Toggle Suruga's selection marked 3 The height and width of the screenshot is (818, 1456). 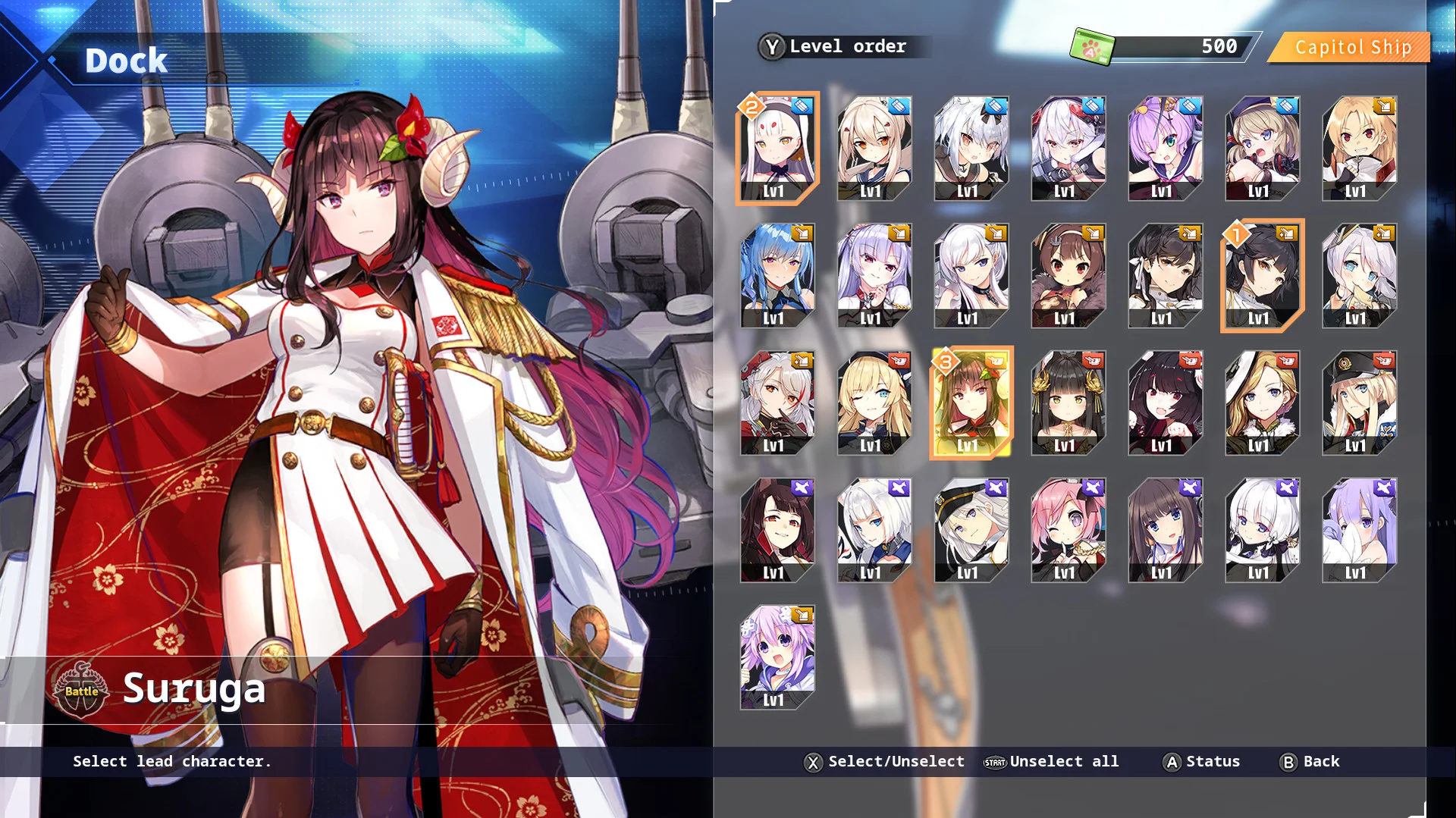coord(972,403)
